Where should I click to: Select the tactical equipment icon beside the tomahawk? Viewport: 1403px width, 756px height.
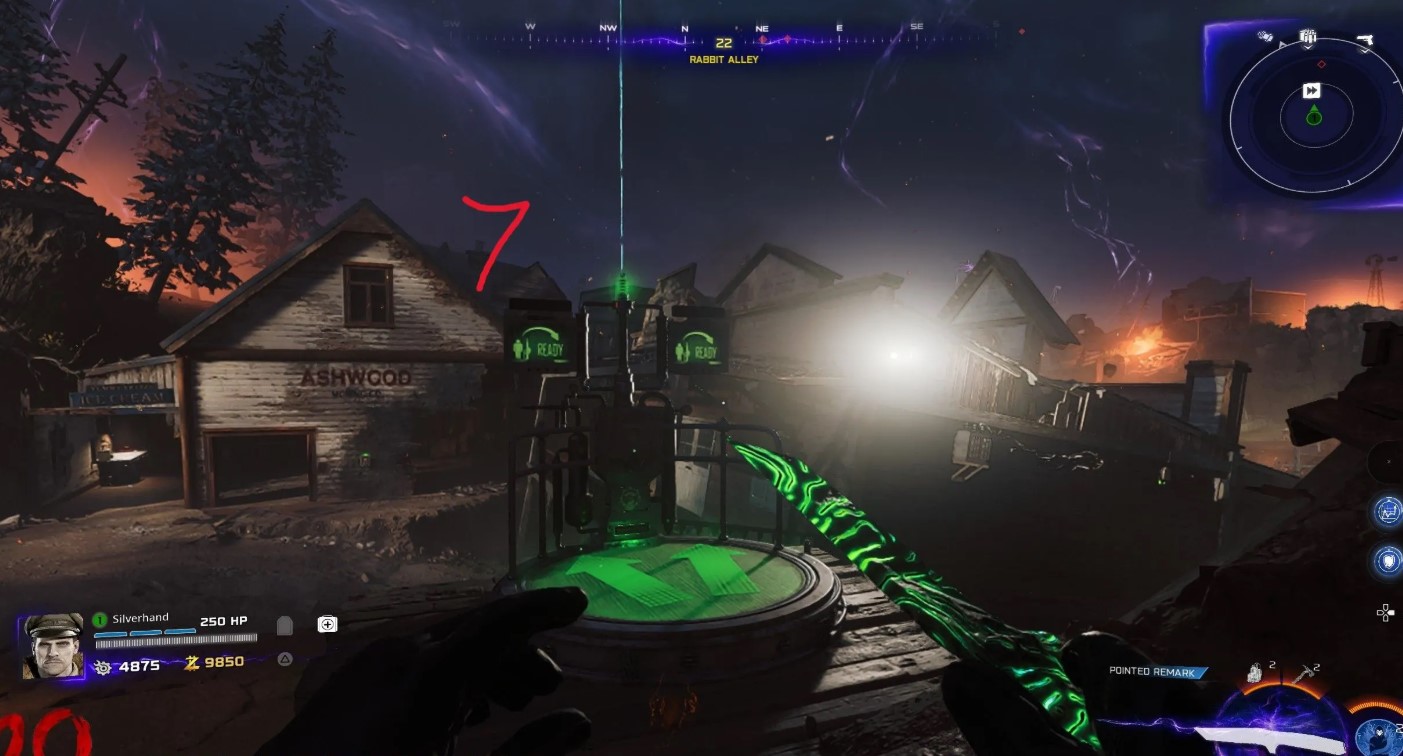pyautogui.click(x=1256, y=675)
